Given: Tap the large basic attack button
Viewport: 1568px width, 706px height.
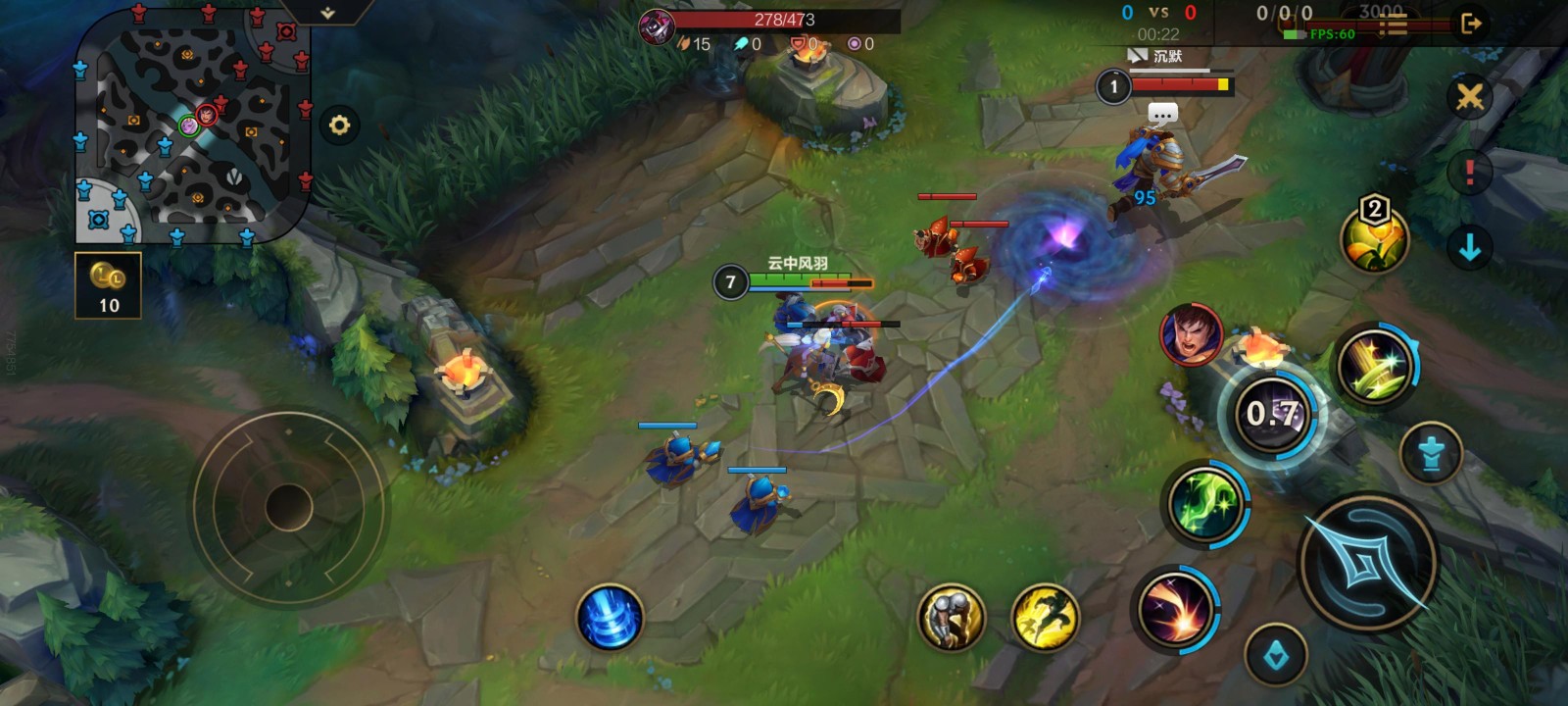Looking at the screenshot, I should point(1368,563).
